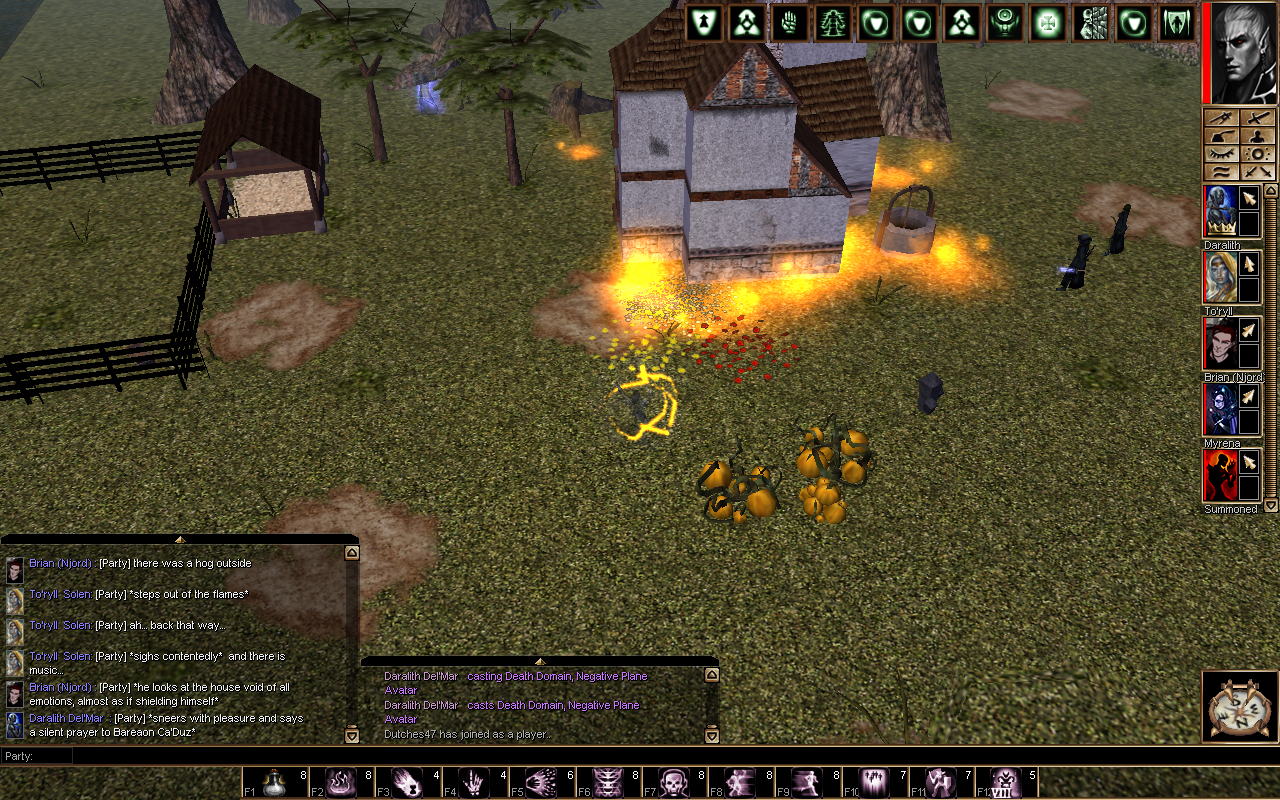Toggle the crossed-swords dual attack mode
1280x800 pixels.
1257,172
